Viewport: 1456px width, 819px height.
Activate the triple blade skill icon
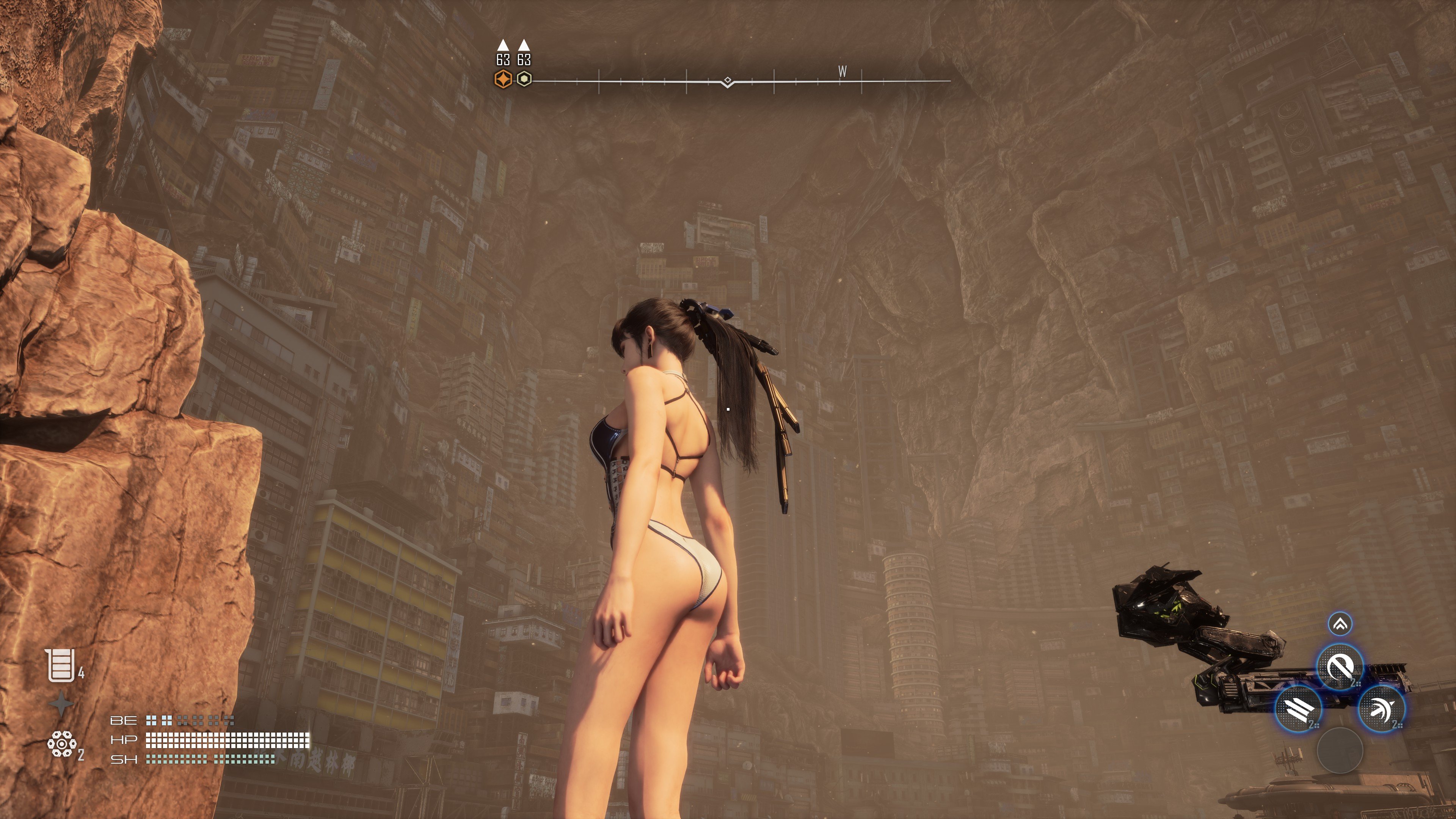tap(1298, 709)
